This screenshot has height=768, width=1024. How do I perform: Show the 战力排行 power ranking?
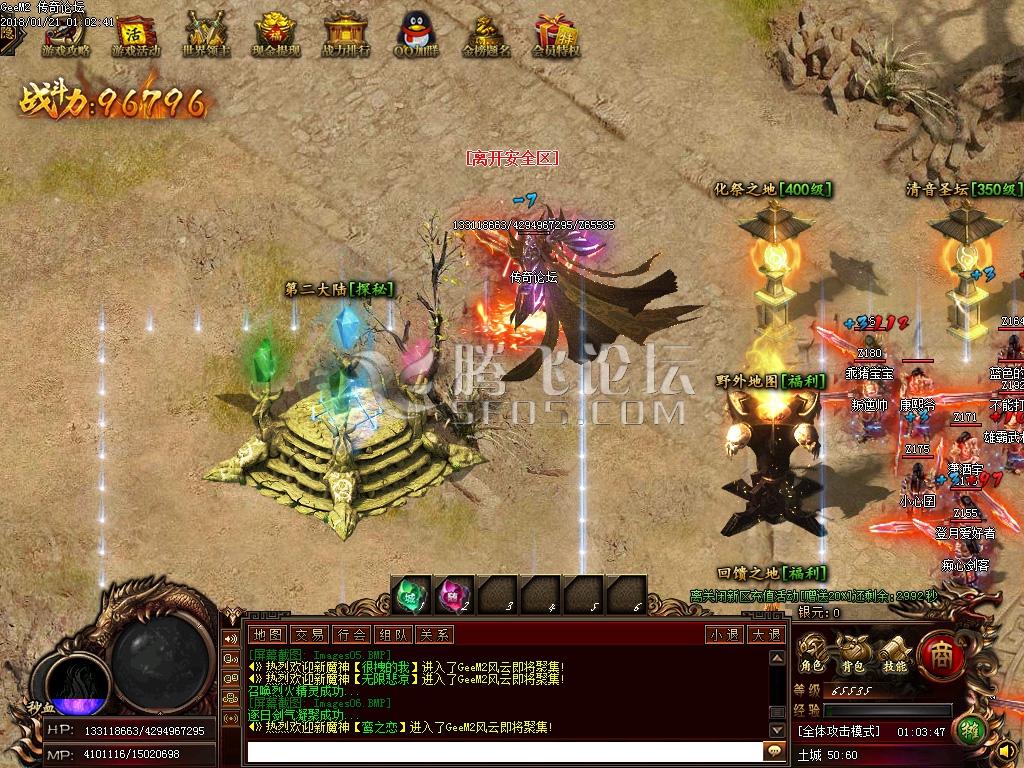click(346, 34)
